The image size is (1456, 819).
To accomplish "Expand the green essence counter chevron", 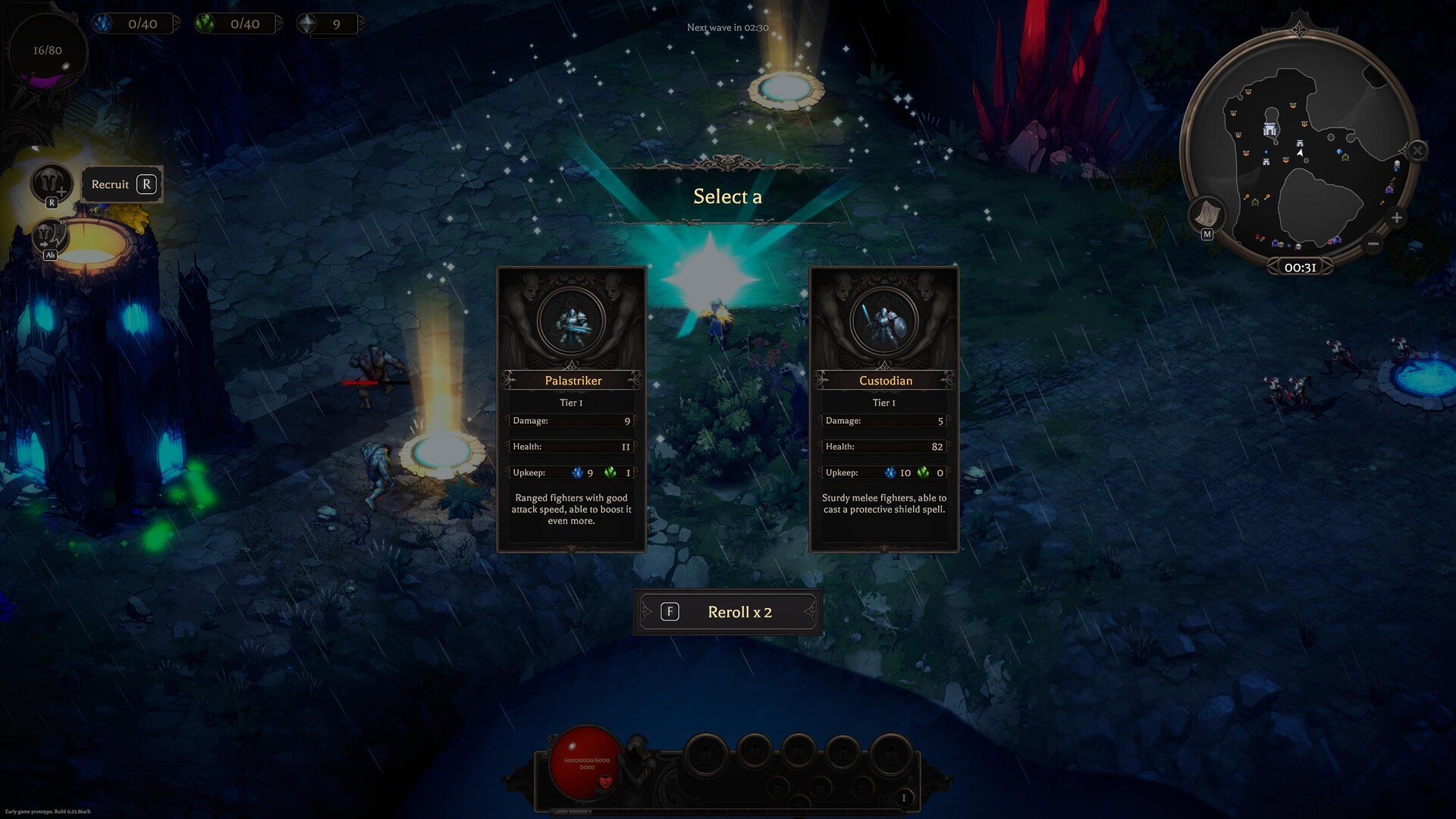I will [280, 23].
